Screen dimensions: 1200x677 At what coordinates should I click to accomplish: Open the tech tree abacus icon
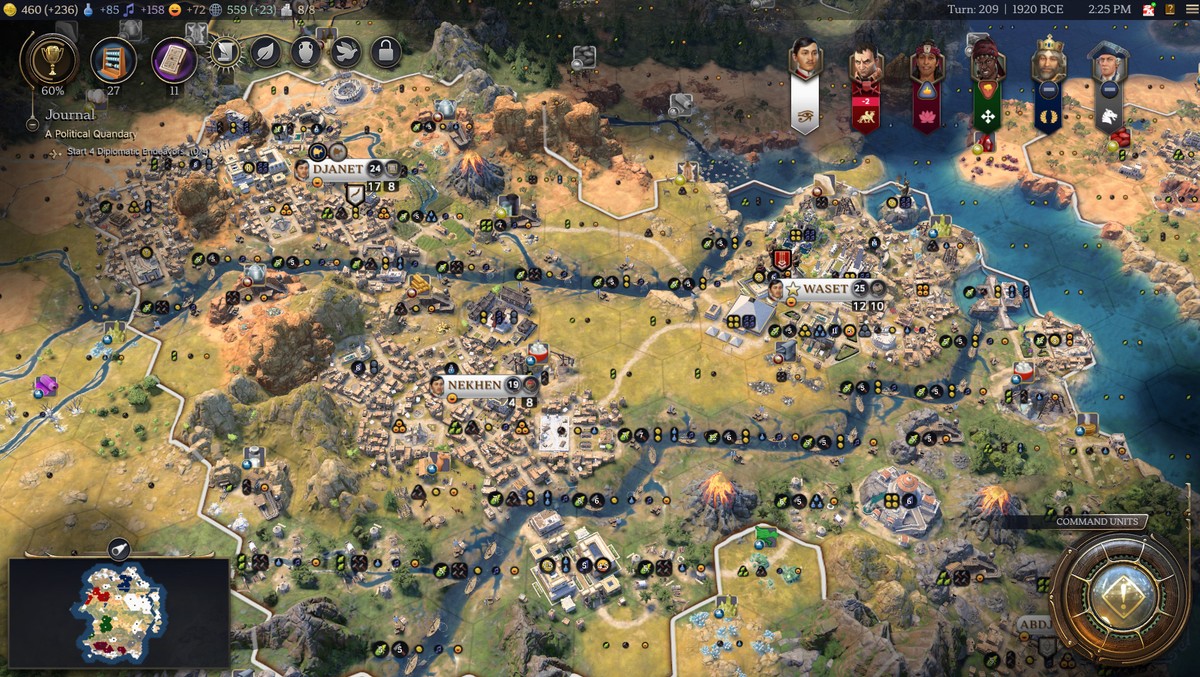[x=113, y=58]
